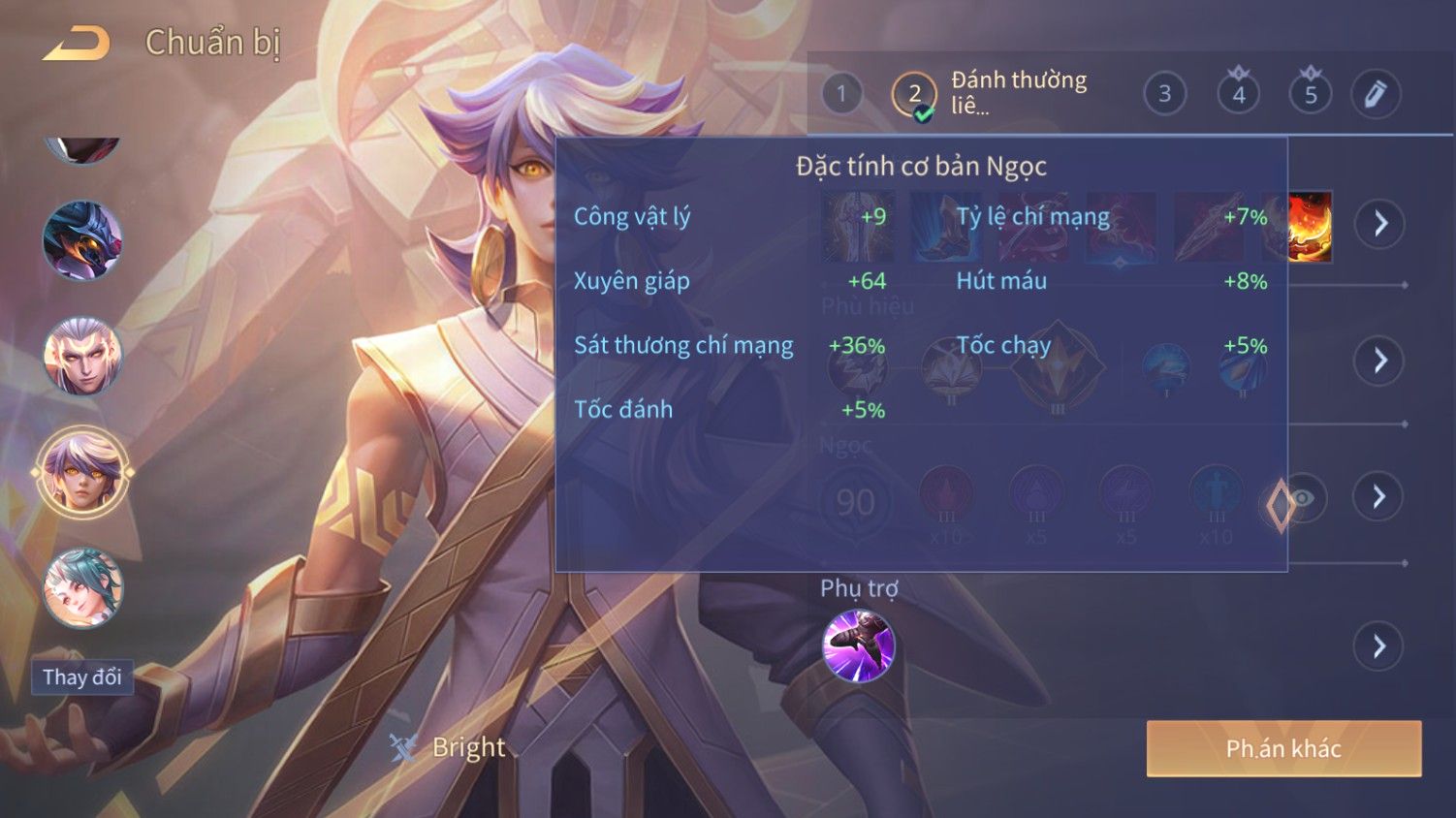Go back with the return arrow

77,44
